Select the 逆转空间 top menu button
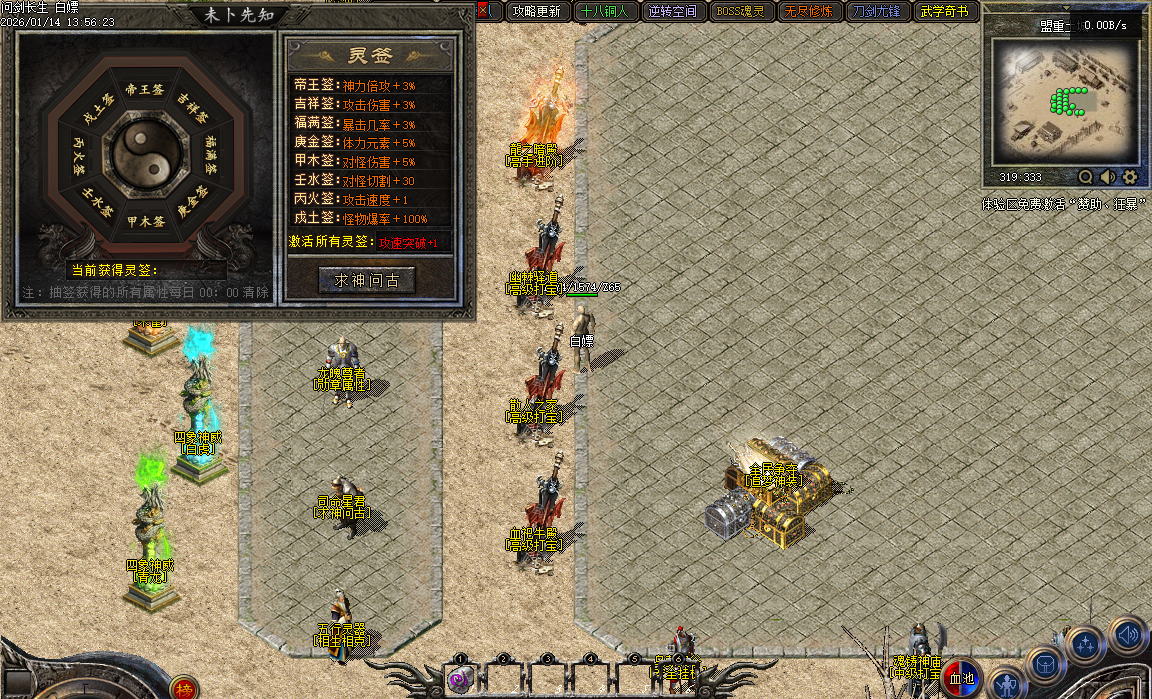 (672, 12)
